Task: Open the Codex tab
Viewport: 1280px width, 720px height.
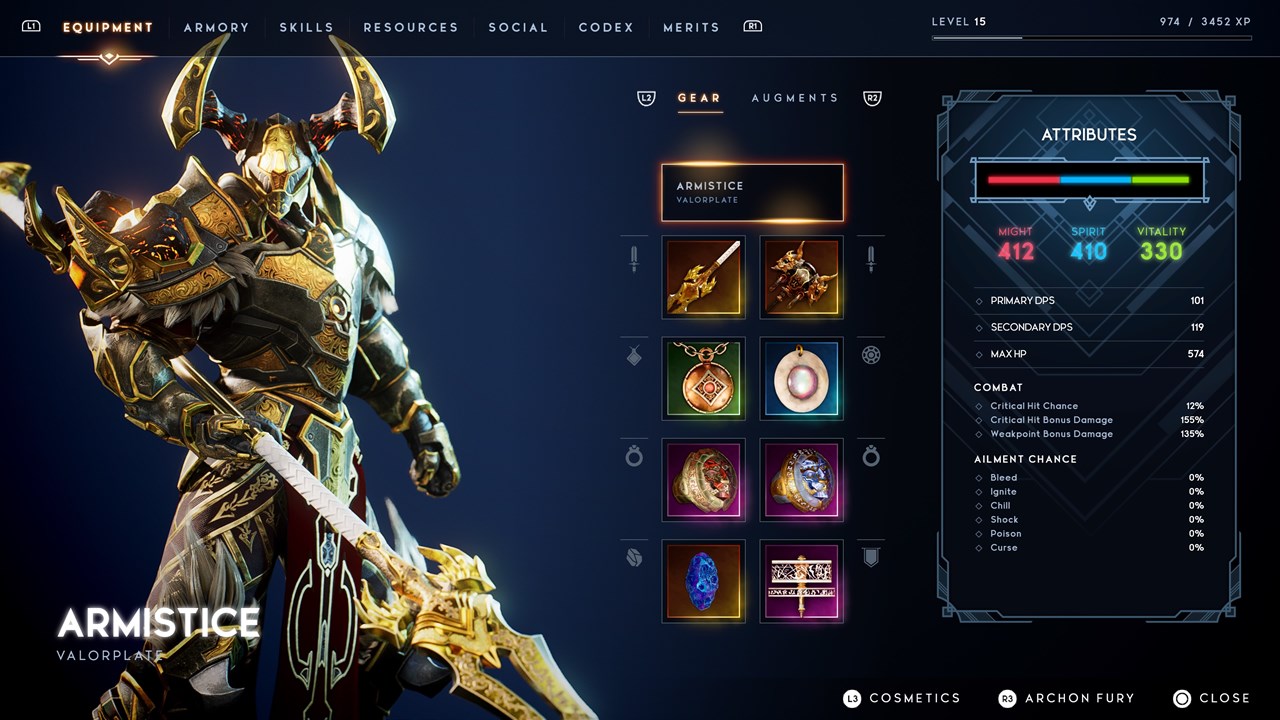Action: click(606, 28)
